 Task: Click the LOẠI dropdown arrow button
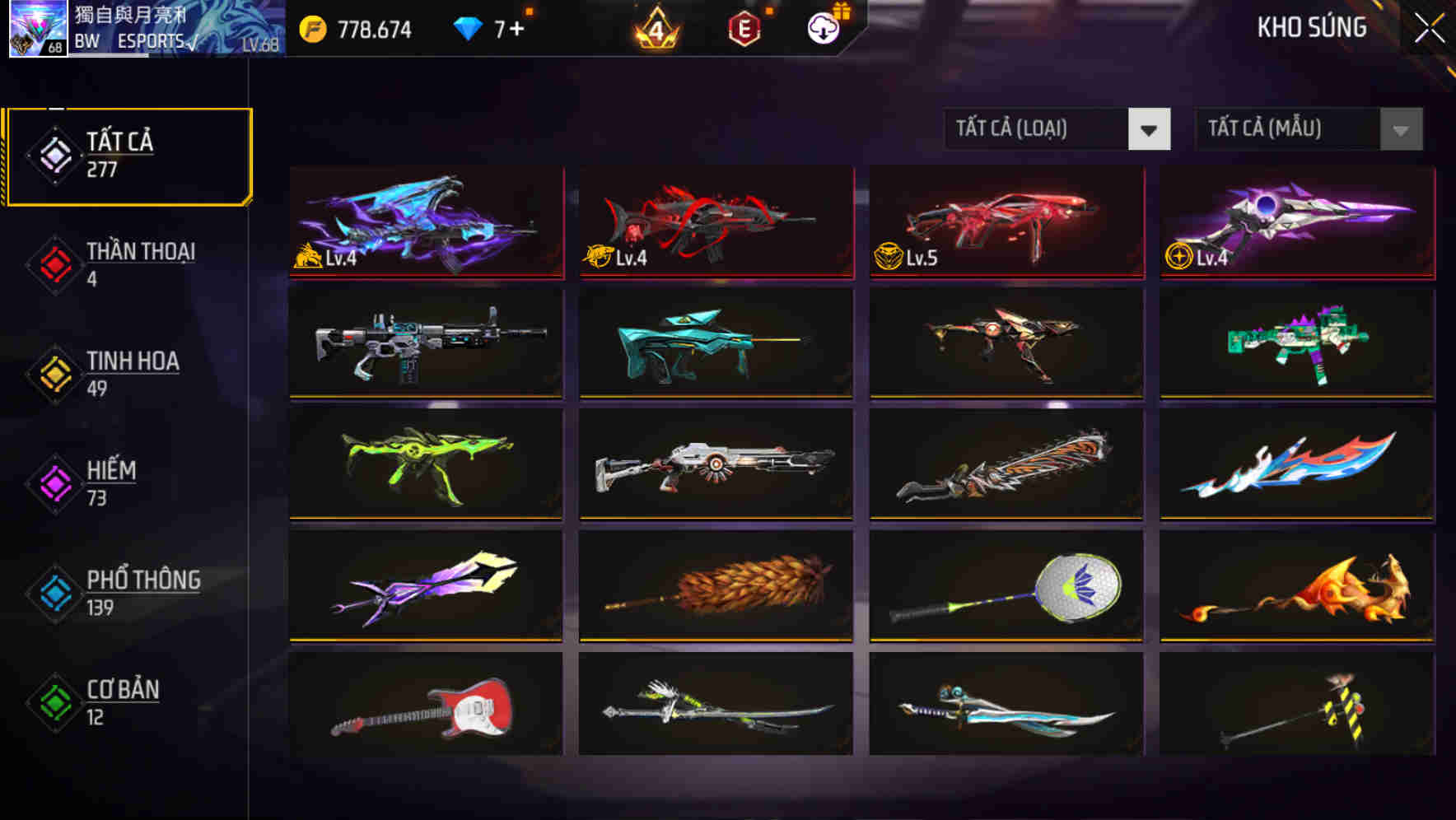(1150, 129)
